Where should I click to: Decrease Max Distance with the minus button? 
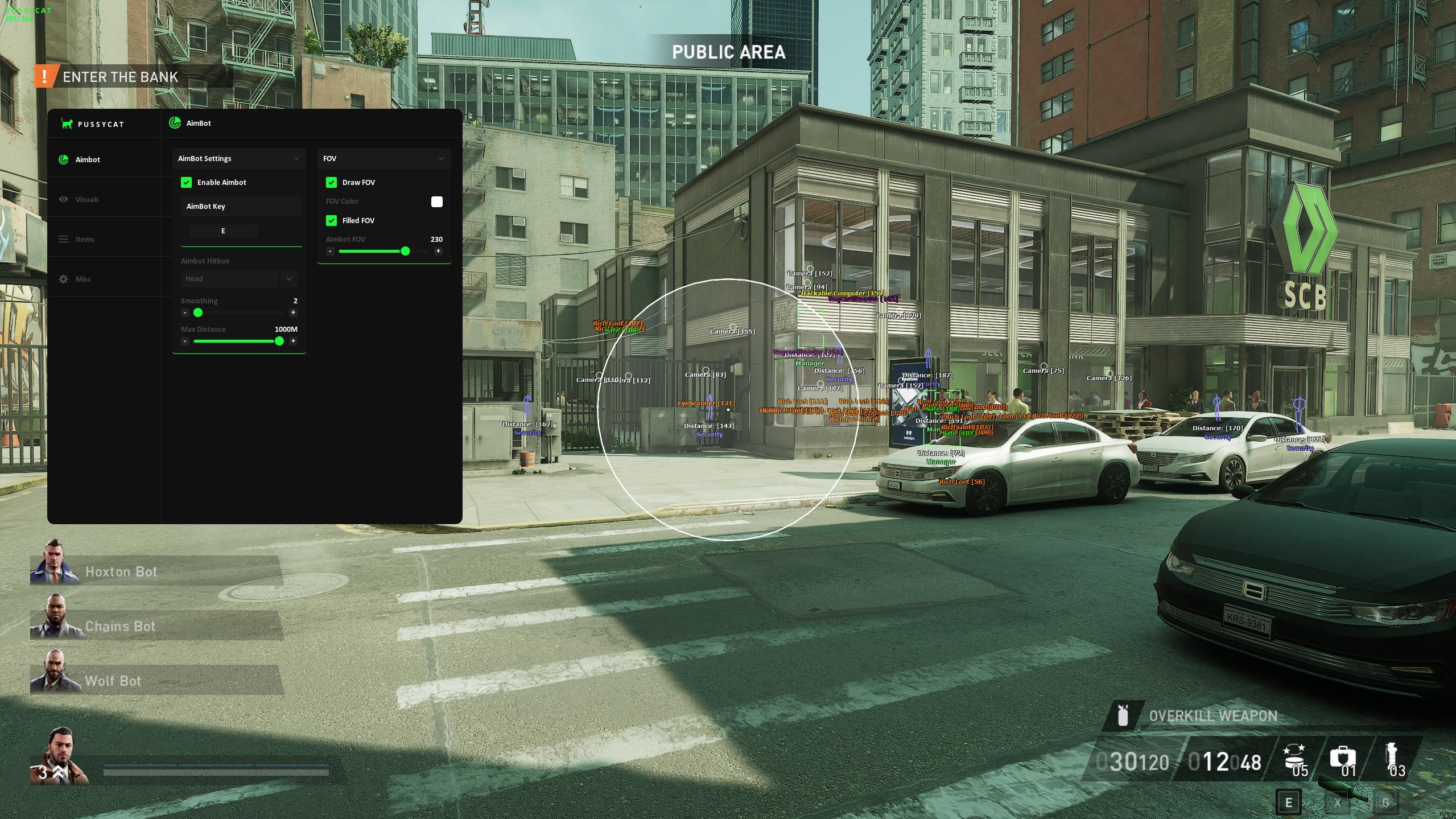point(185,341)
